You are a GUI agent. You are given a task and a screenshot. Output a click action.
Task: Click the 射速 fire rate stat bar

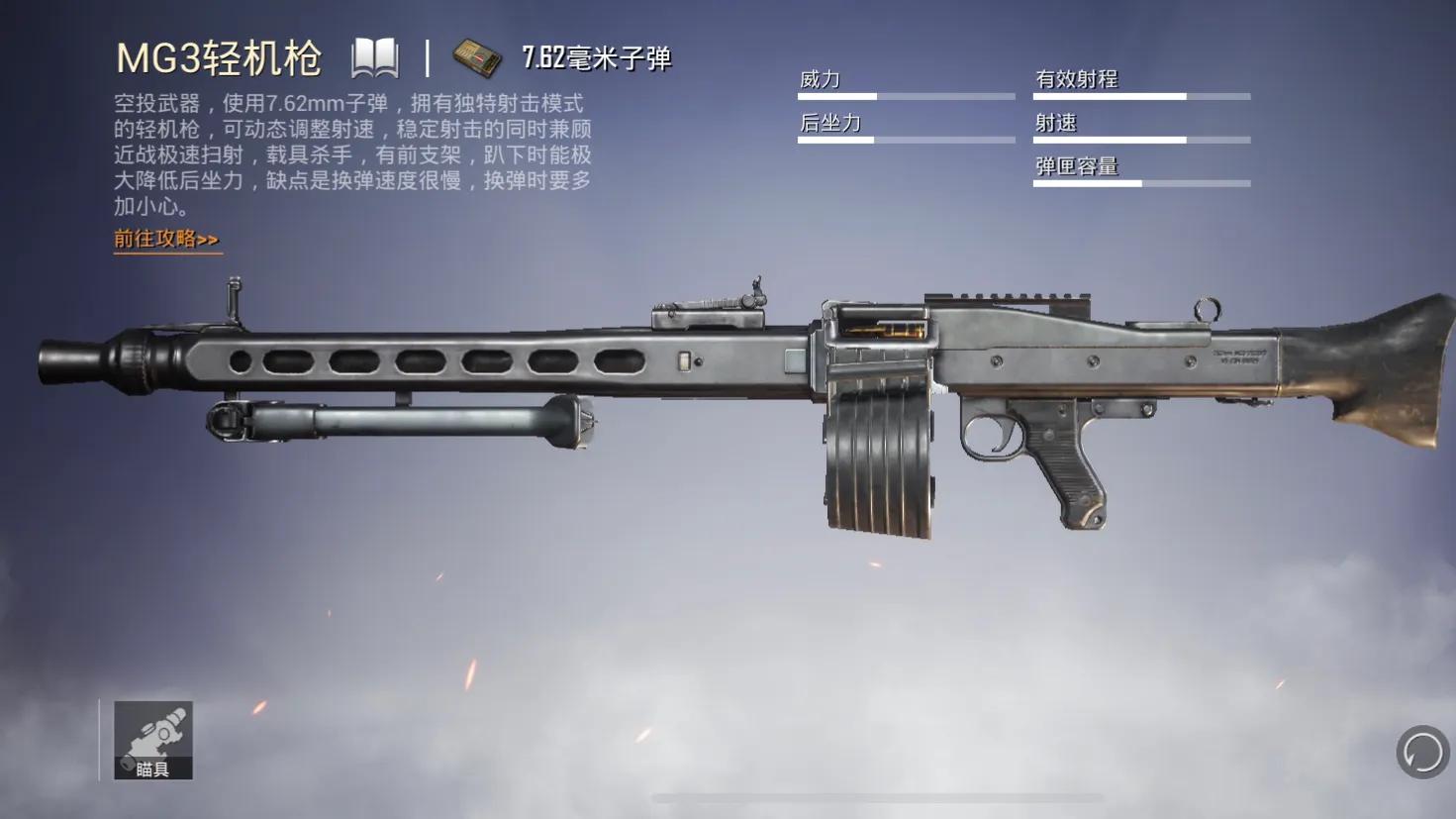pyautogui.click(x=1140, y=139)
